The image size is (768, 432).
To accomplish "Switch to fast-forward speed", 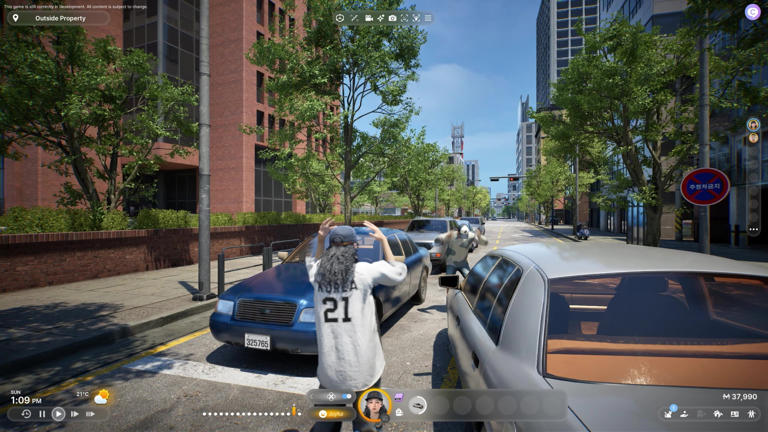I will (x=74, y=414).
